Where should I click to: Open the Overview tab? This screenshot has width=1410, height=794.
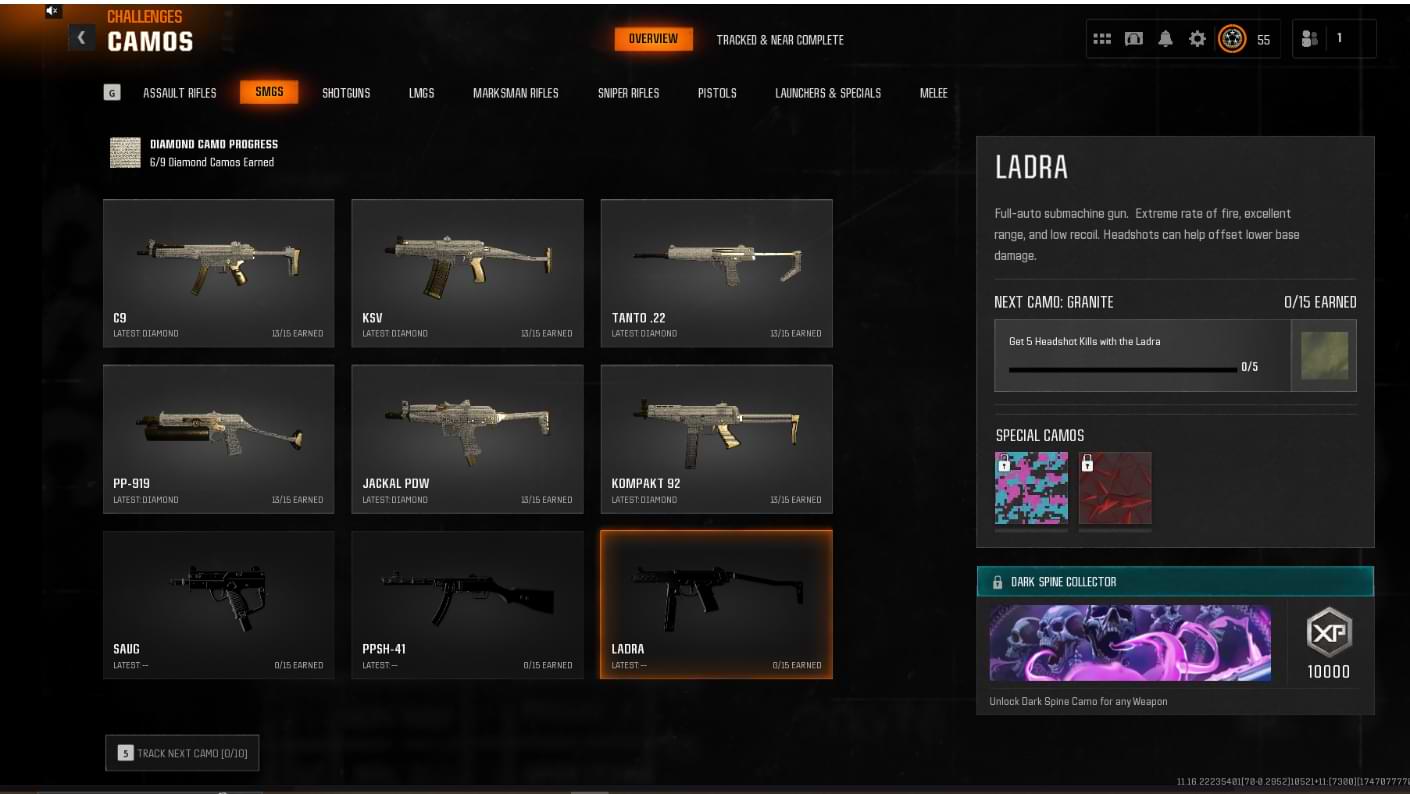tap(653, 39)
